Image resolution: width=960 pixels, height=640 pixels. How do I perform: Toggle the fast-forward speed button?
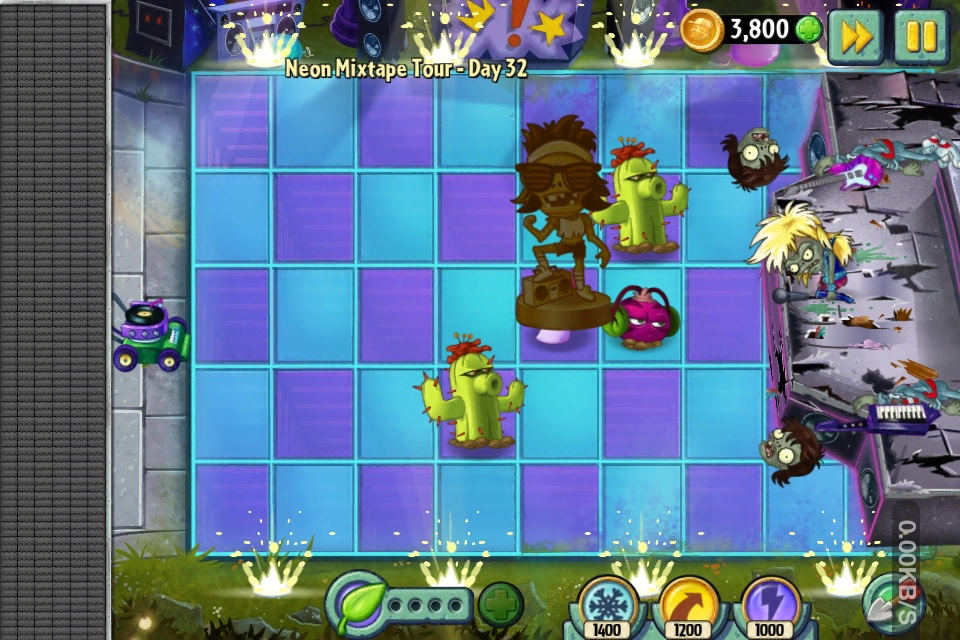click(x=855, y=37)
